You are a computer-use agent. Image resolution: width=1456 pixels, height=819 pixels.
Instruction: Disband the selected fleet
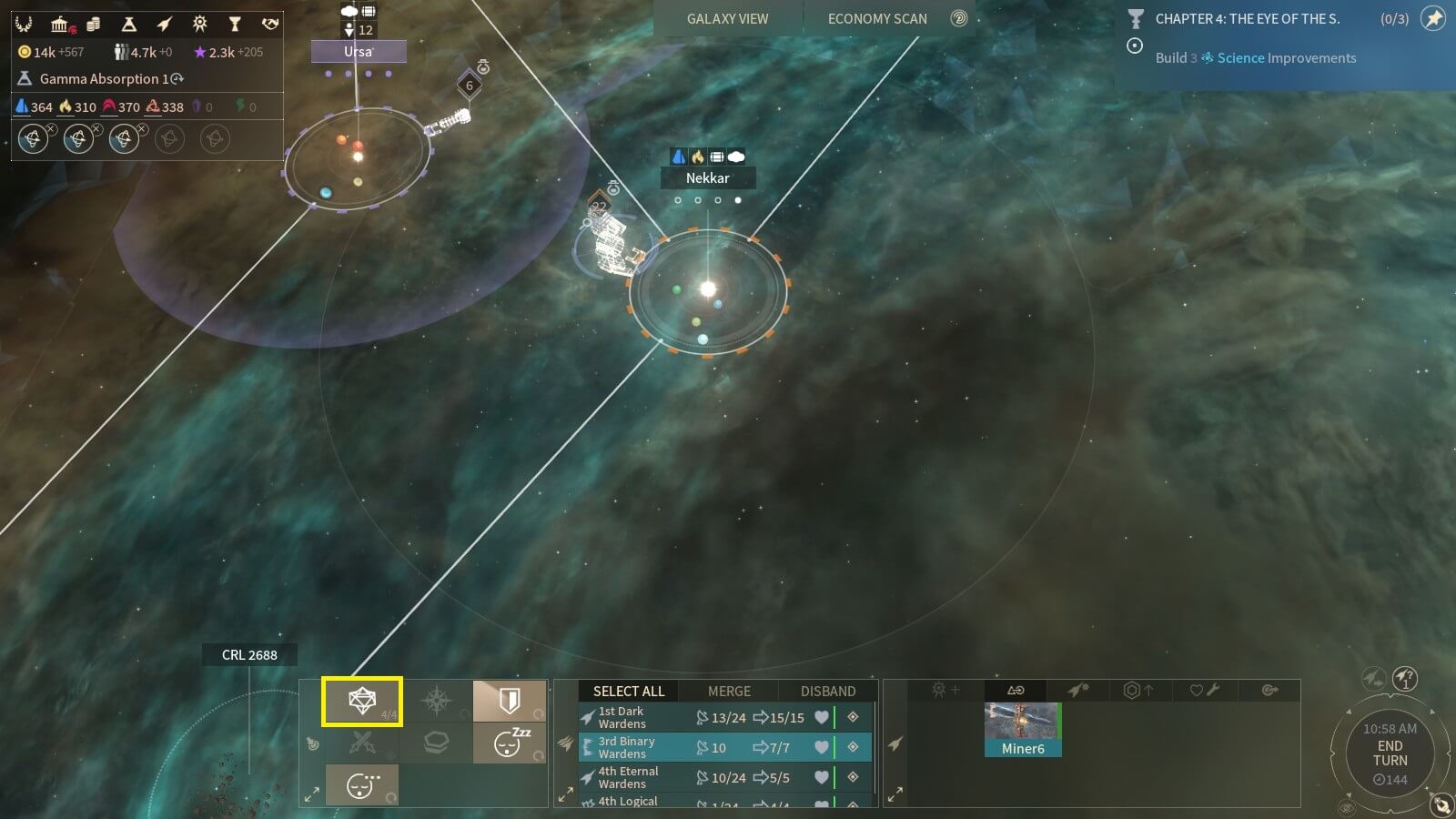click(827, 691)
